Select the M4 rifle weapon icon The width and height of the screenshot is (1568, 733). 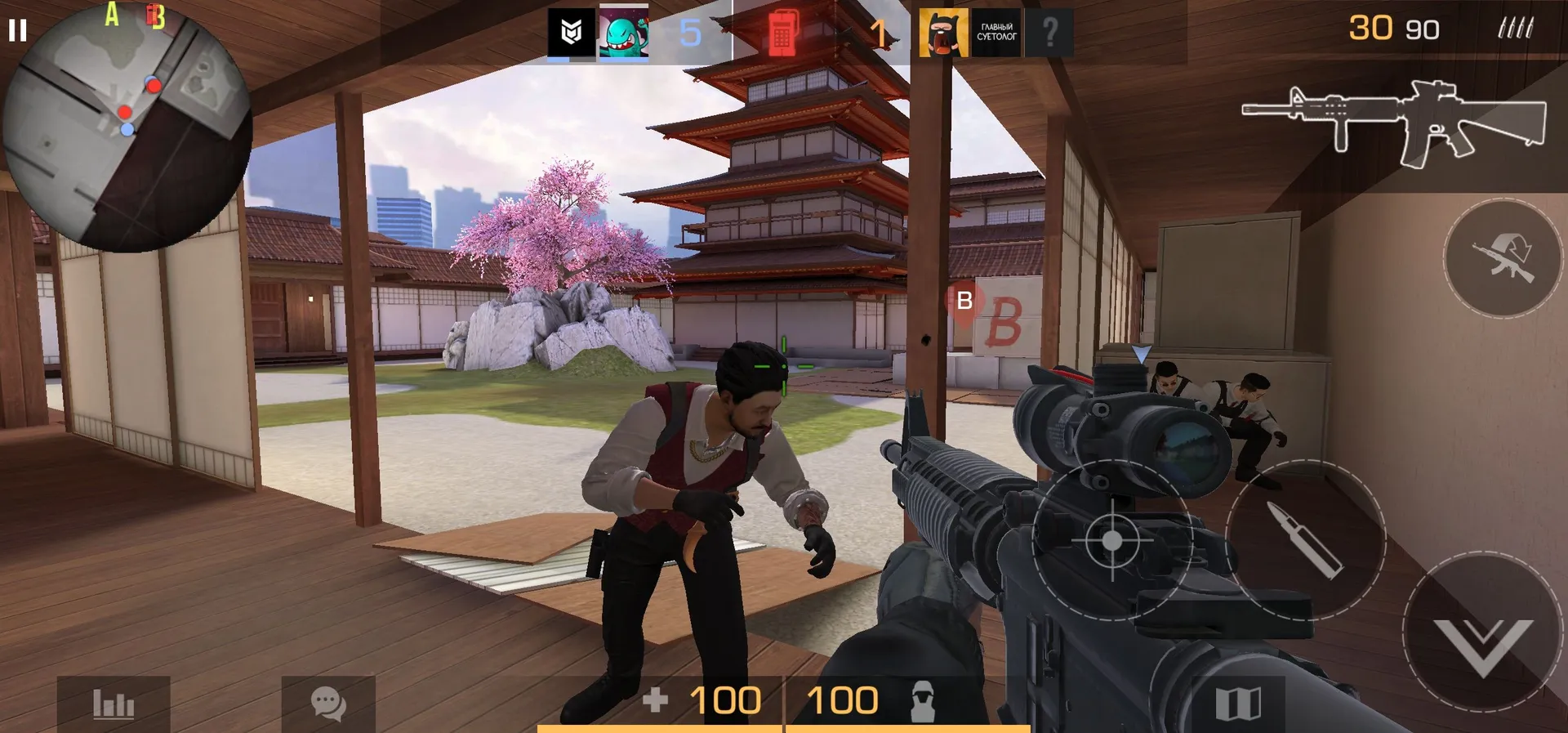(x=1393, y=123)
